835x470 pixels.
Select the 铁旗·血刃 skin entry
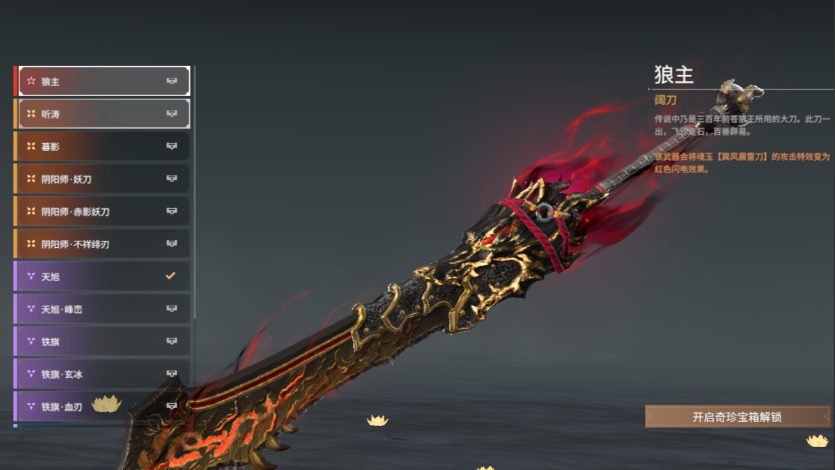point(102,406)
